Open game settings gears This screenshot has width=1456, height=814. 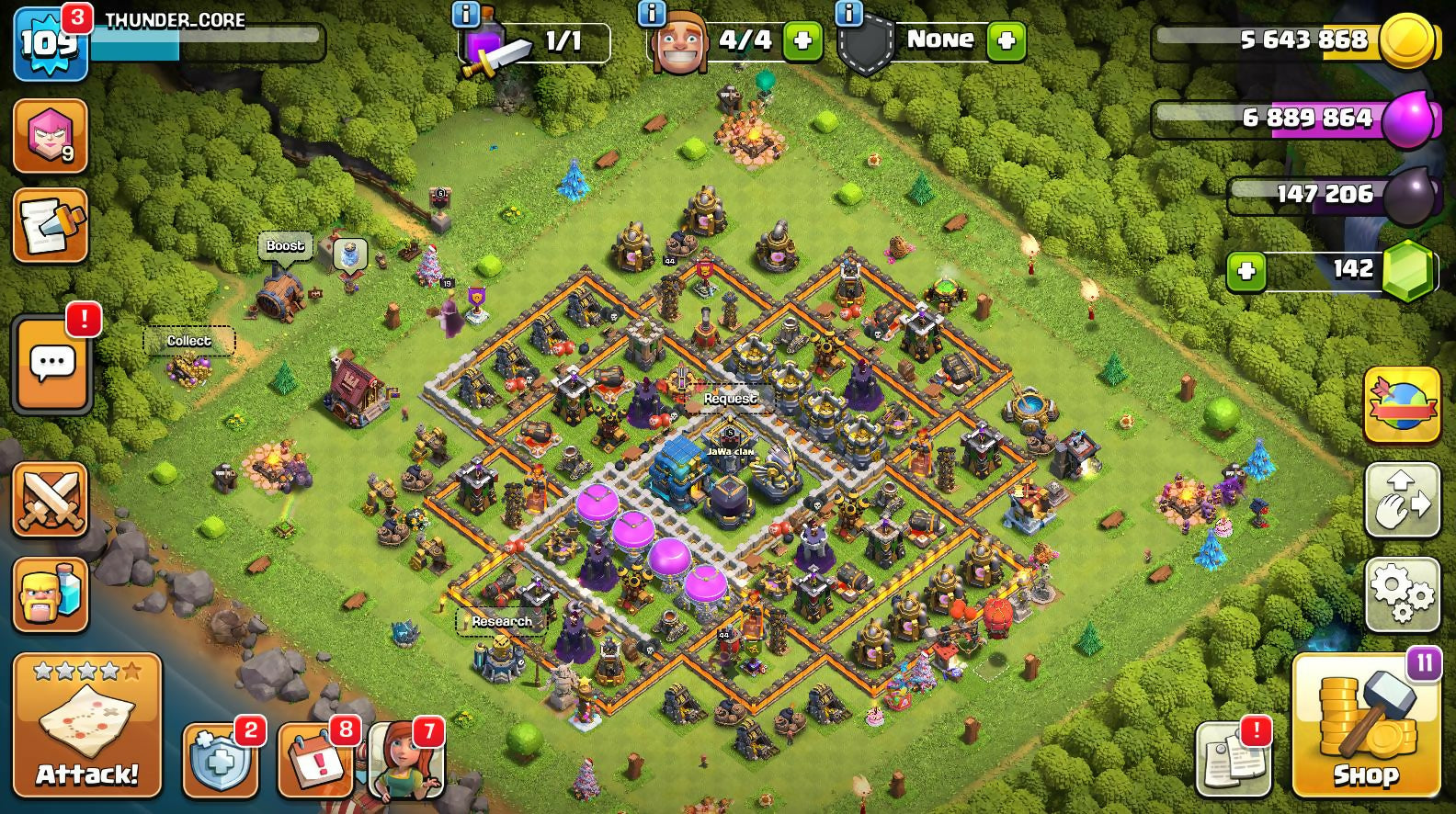pyautogui.click(x=1402, y=594)
